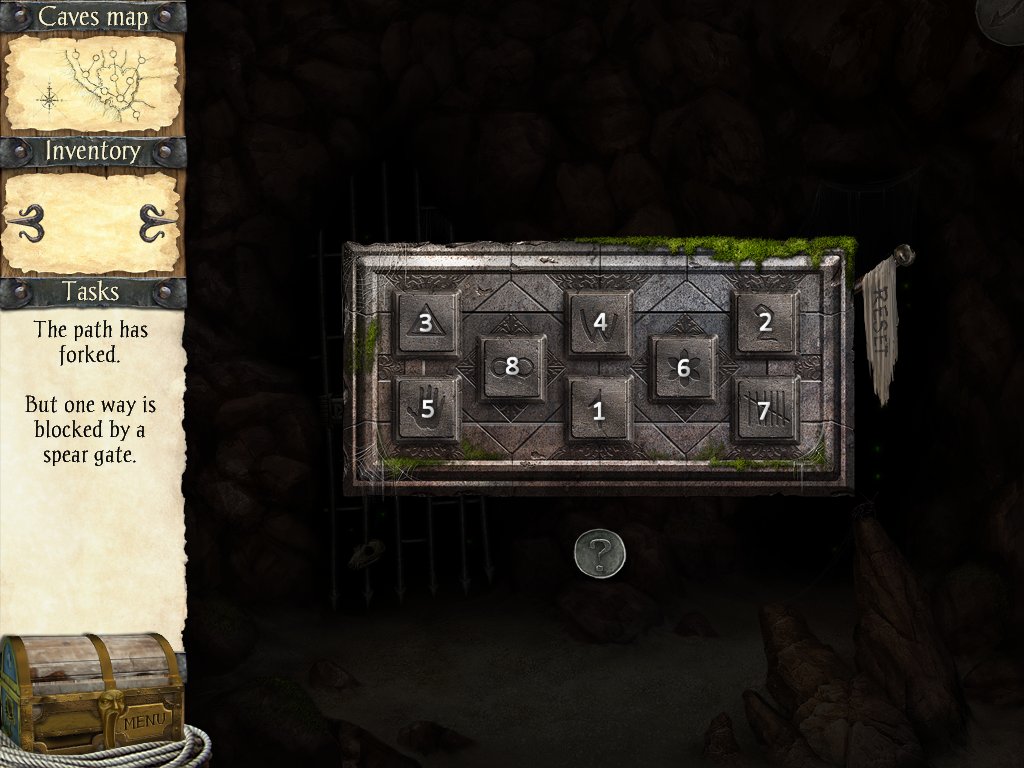Activate the flower tile numbered 6
1024x768 pixels.
(683, 368)
